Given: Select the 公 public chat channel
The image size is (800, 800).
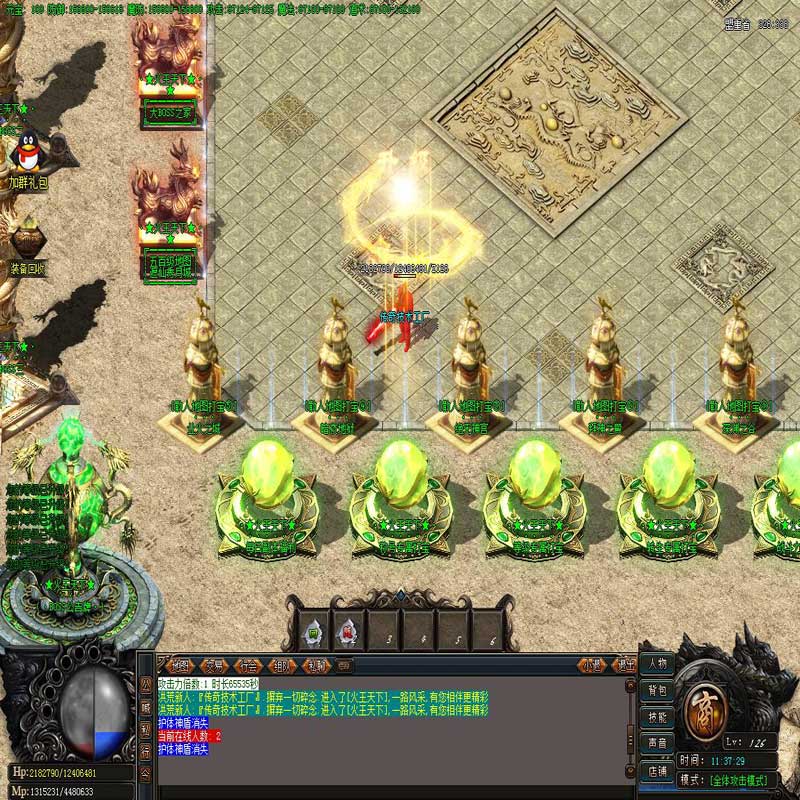Looking at the screenshot, I should click(x=145, y=682).
